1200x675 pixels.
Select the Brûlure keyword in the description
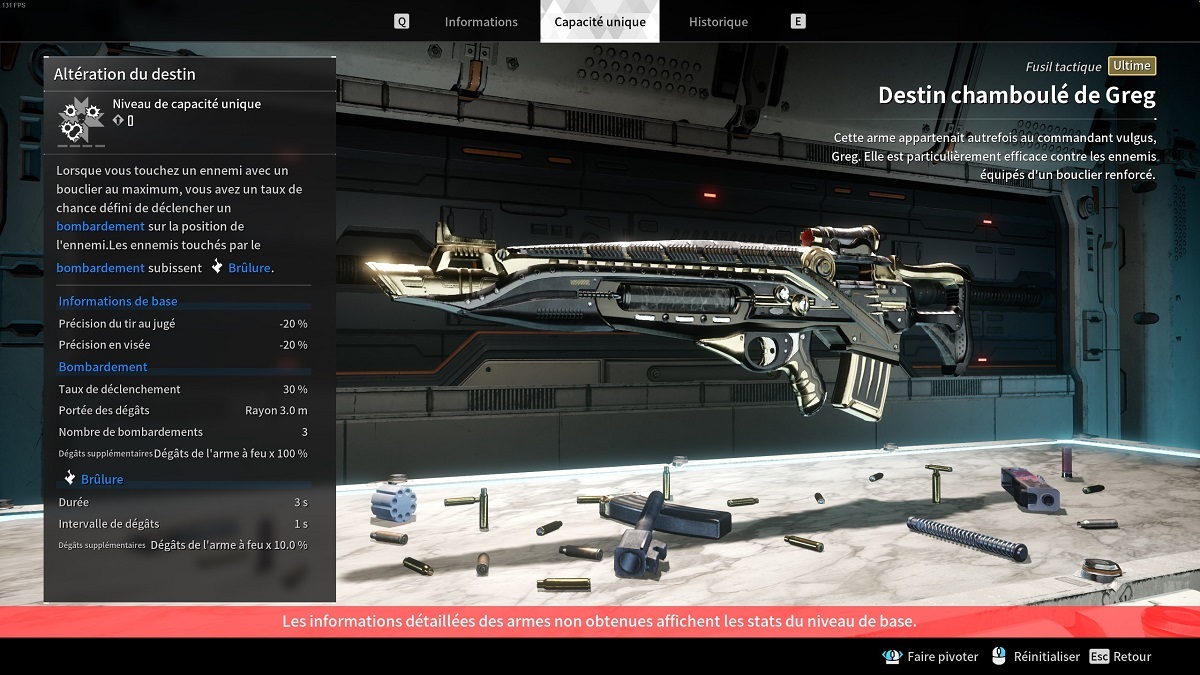tap(249, 268)
